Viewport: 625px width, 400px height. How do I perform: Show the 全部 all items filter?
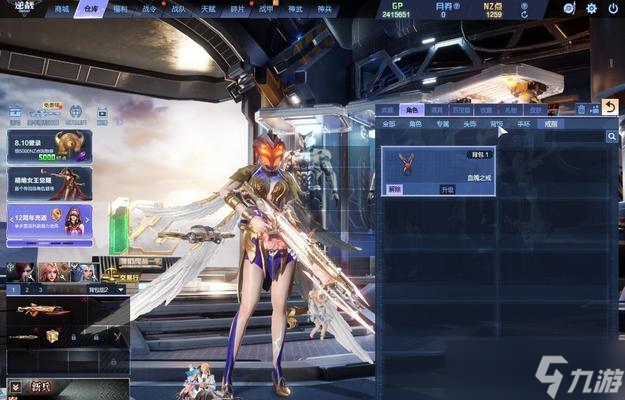(388, 124)
